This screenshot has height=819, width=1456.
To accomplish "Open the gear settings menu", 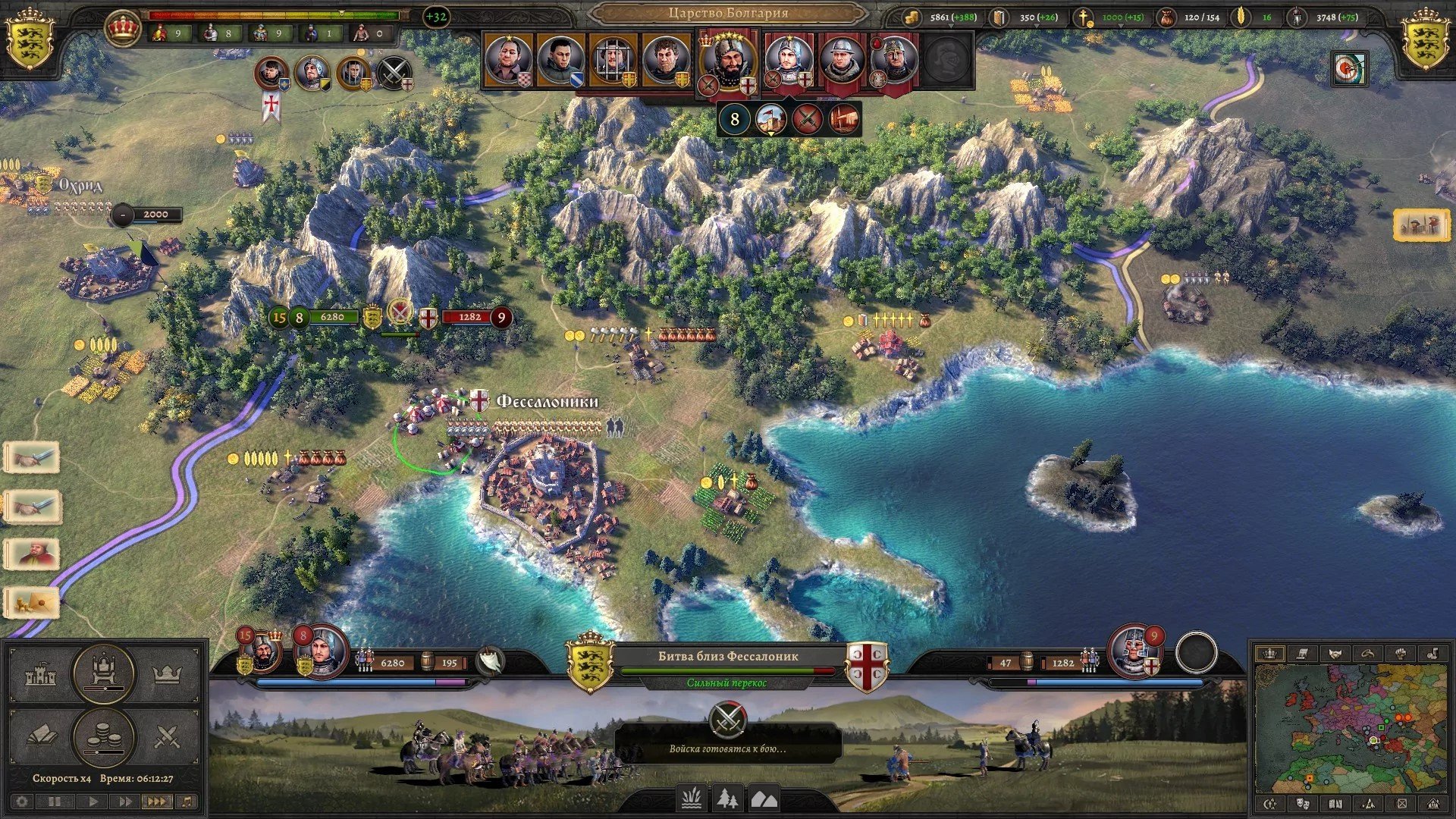I will [21, 801].
